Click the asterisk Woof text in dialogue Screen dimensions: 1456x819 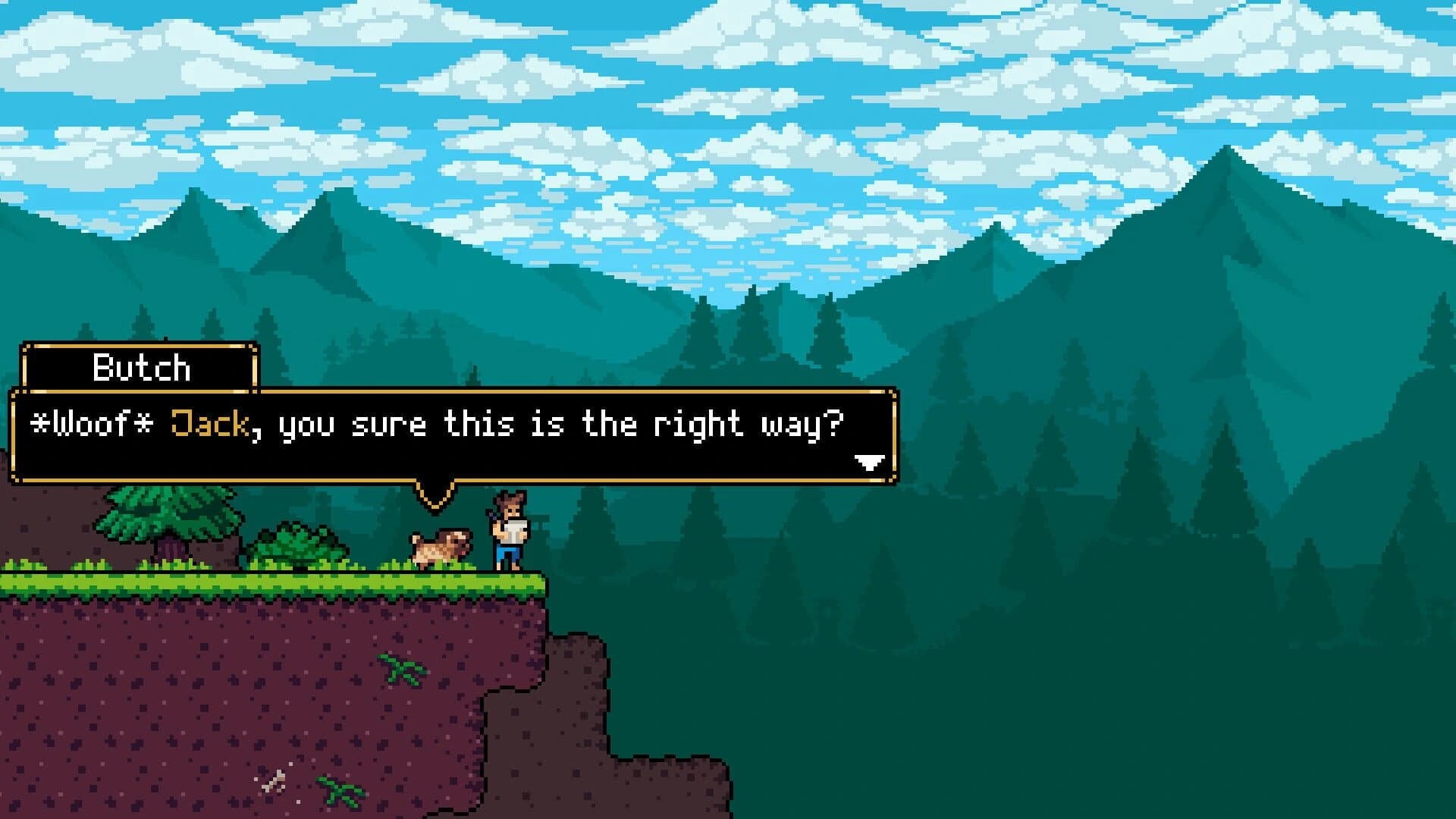(x=91, y=425)
